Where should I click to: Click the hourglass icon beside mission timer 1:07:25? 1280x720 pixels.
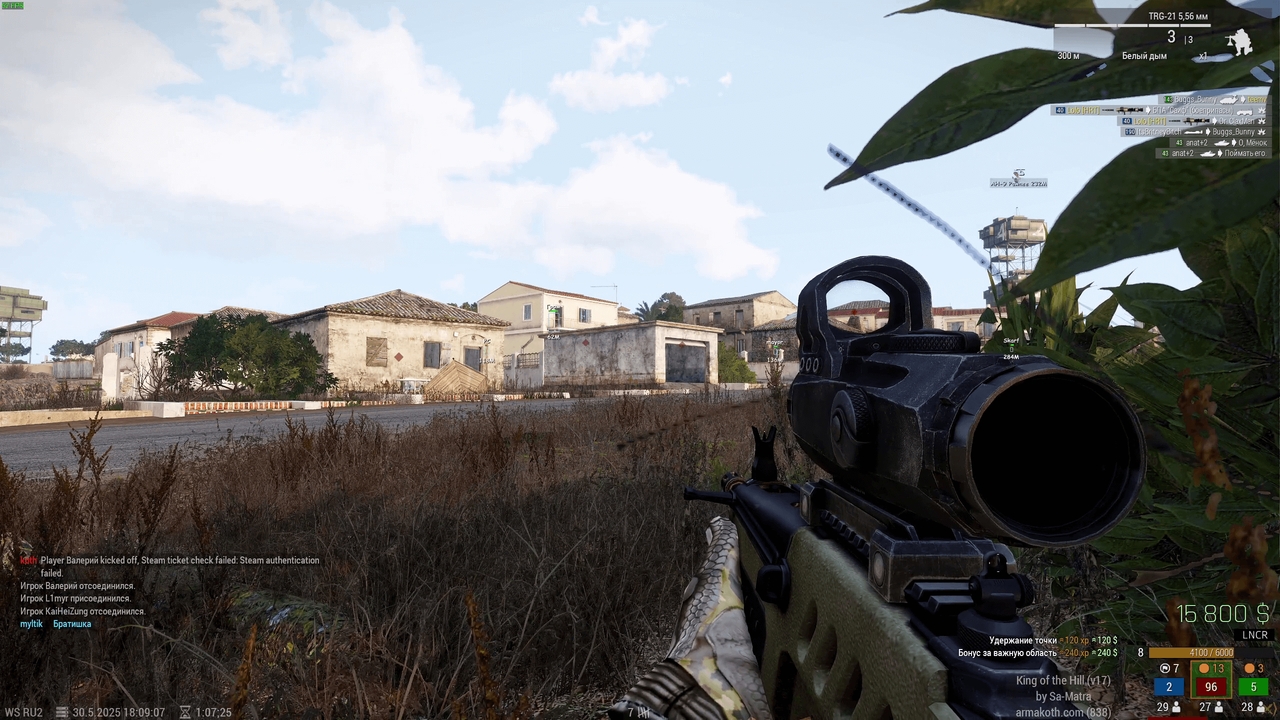point(185,712)
